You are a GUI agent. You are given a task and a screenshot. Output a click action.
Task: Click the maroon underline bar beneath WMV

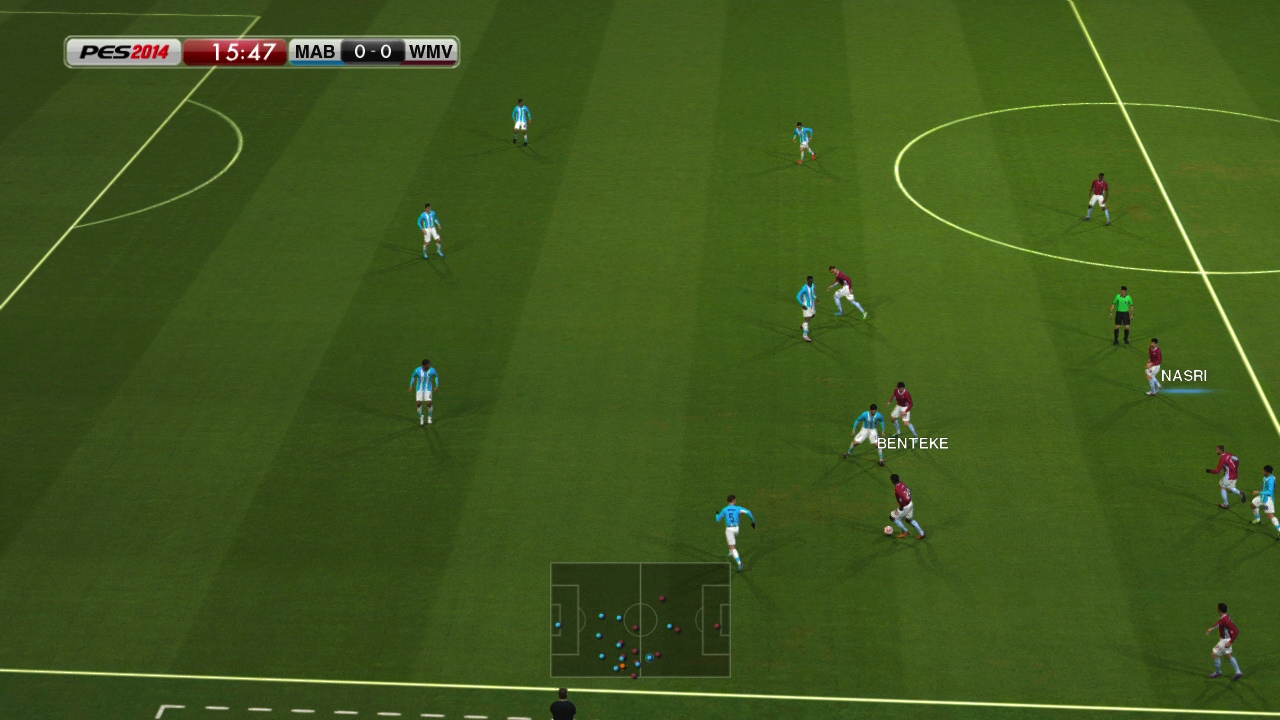430,63
